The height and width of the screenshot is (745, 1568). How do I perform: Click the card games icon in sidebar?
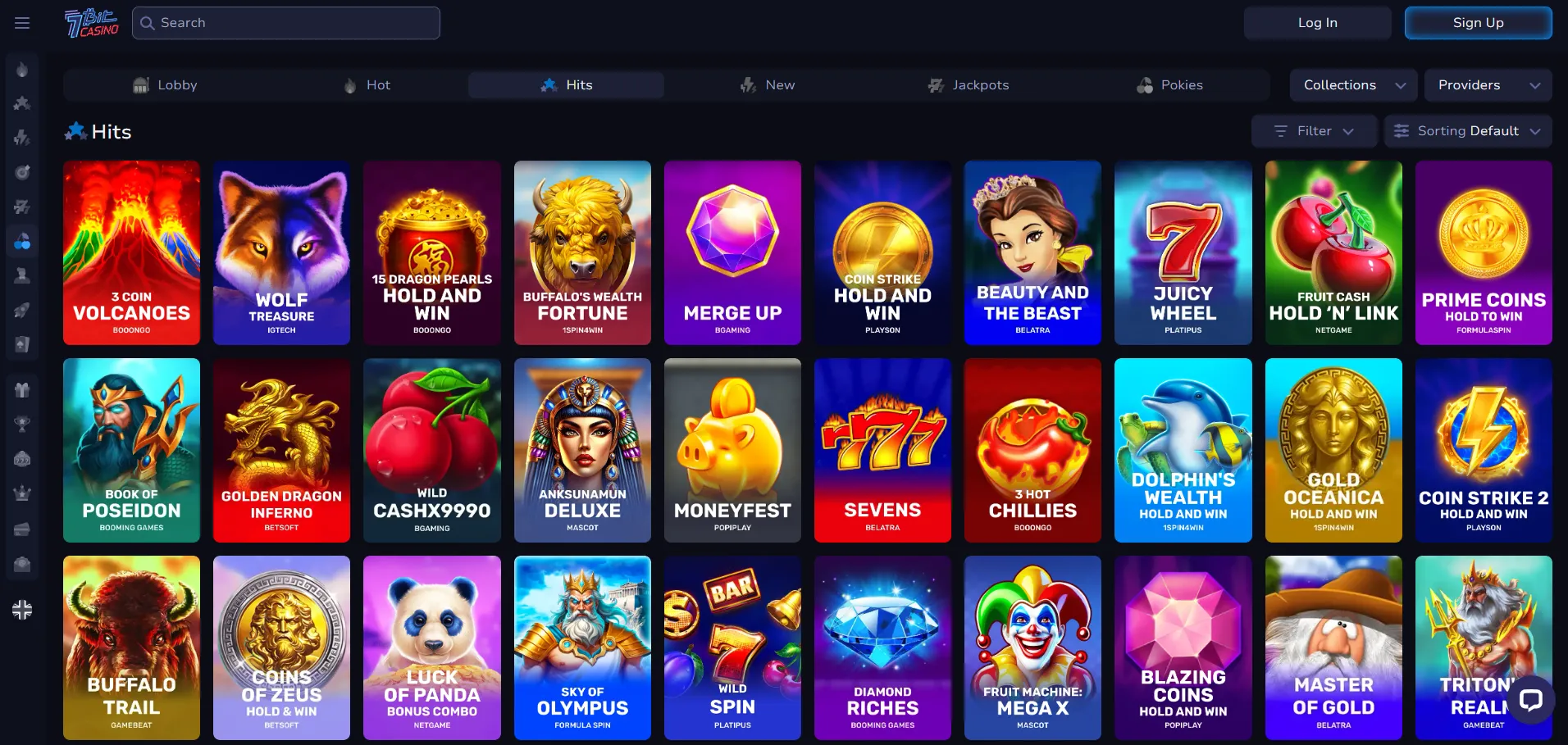22,343
